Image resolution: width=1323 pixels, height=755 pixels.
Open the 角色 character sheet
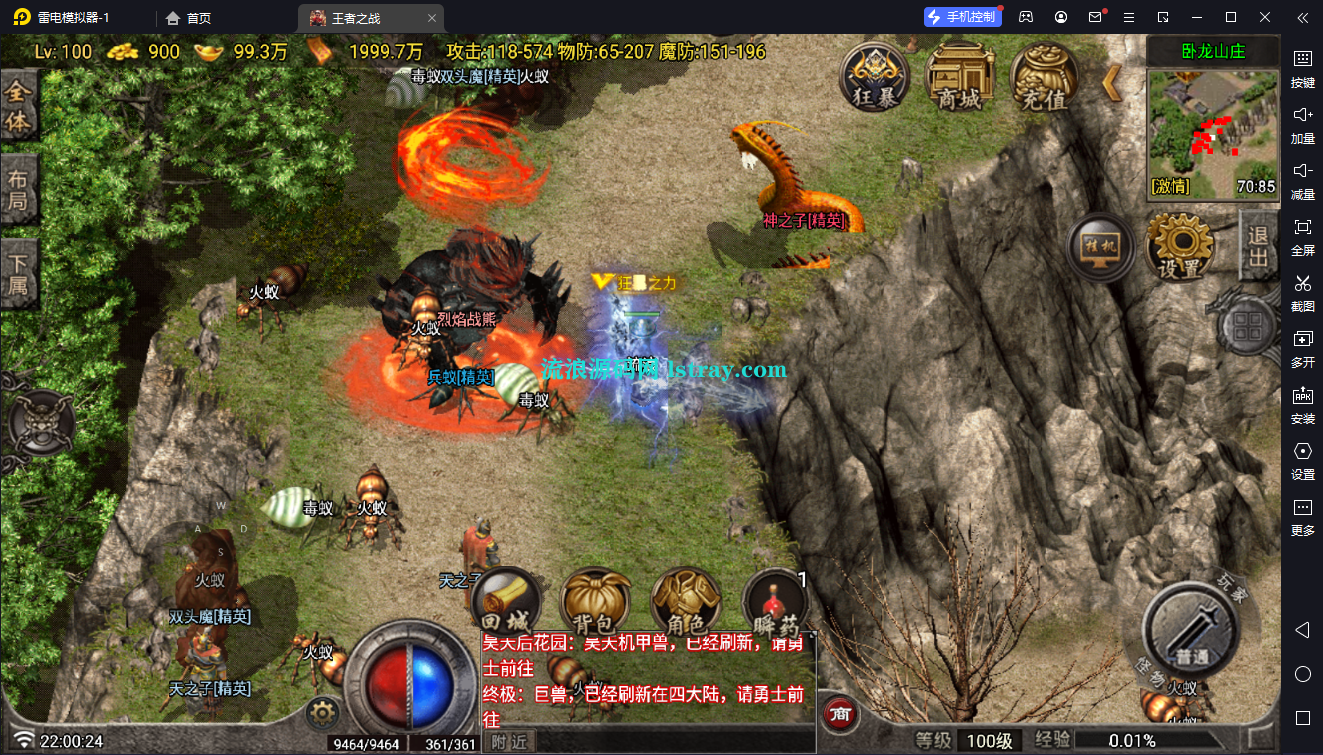click(685, 605)
